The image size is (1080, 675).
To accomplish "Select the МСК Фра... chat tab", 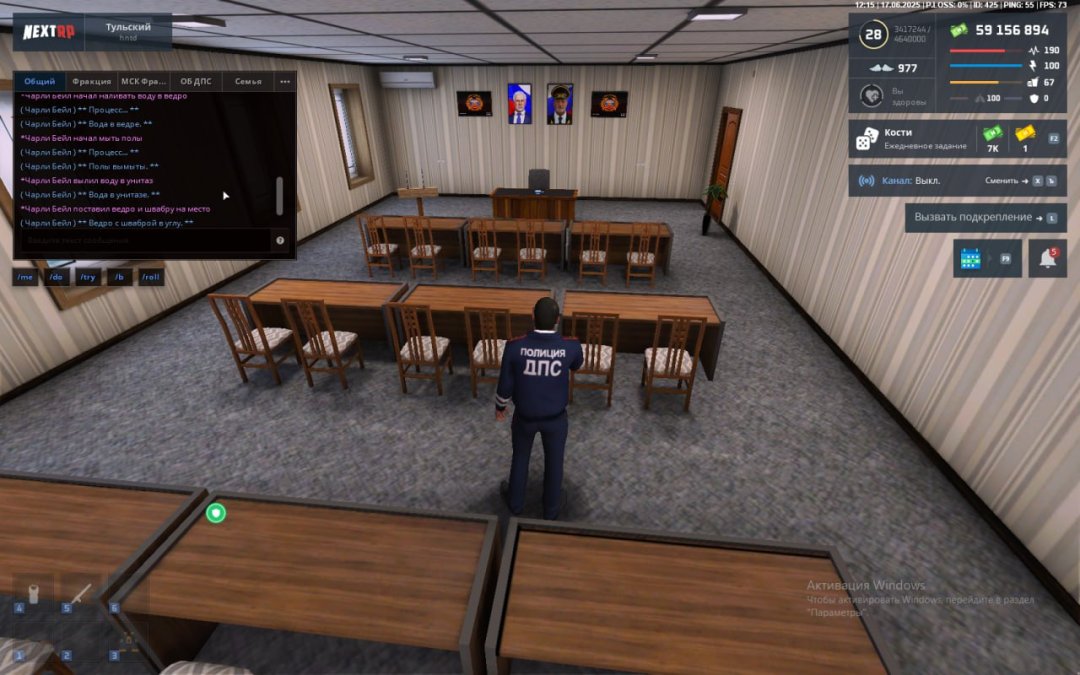I will (x=144, y=81).
